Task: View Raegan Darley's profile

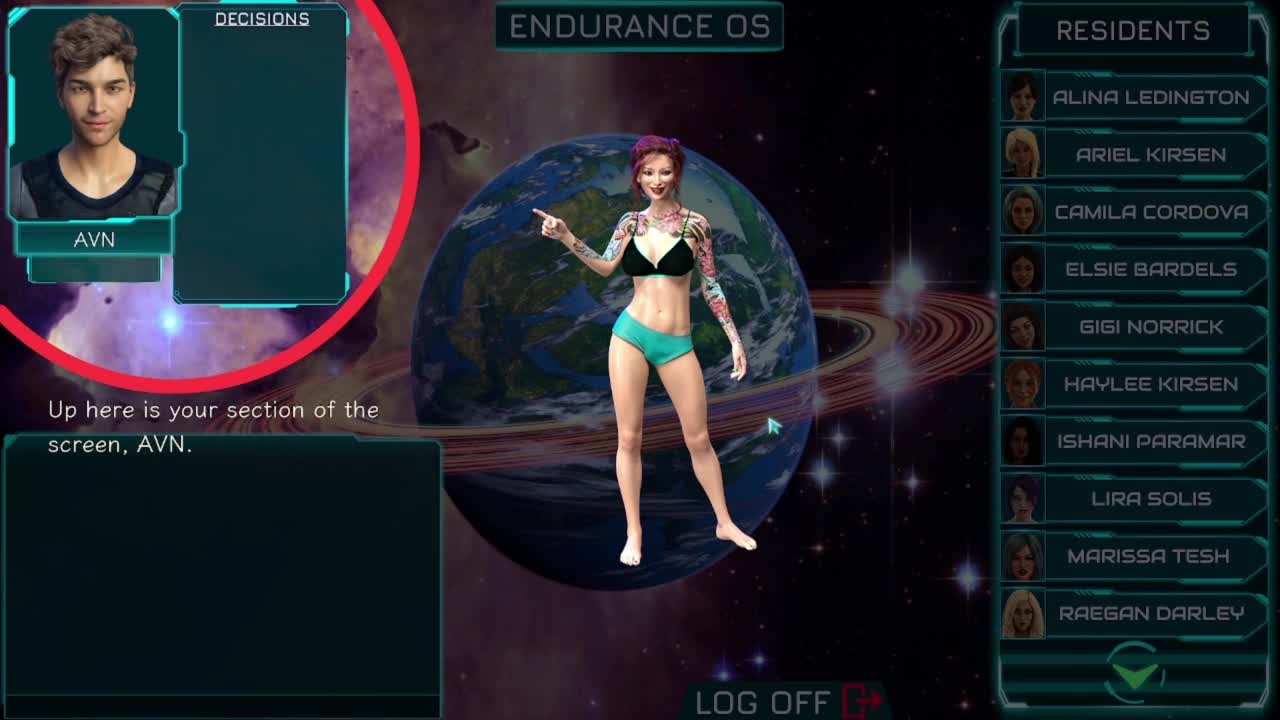Action: 1150,614
